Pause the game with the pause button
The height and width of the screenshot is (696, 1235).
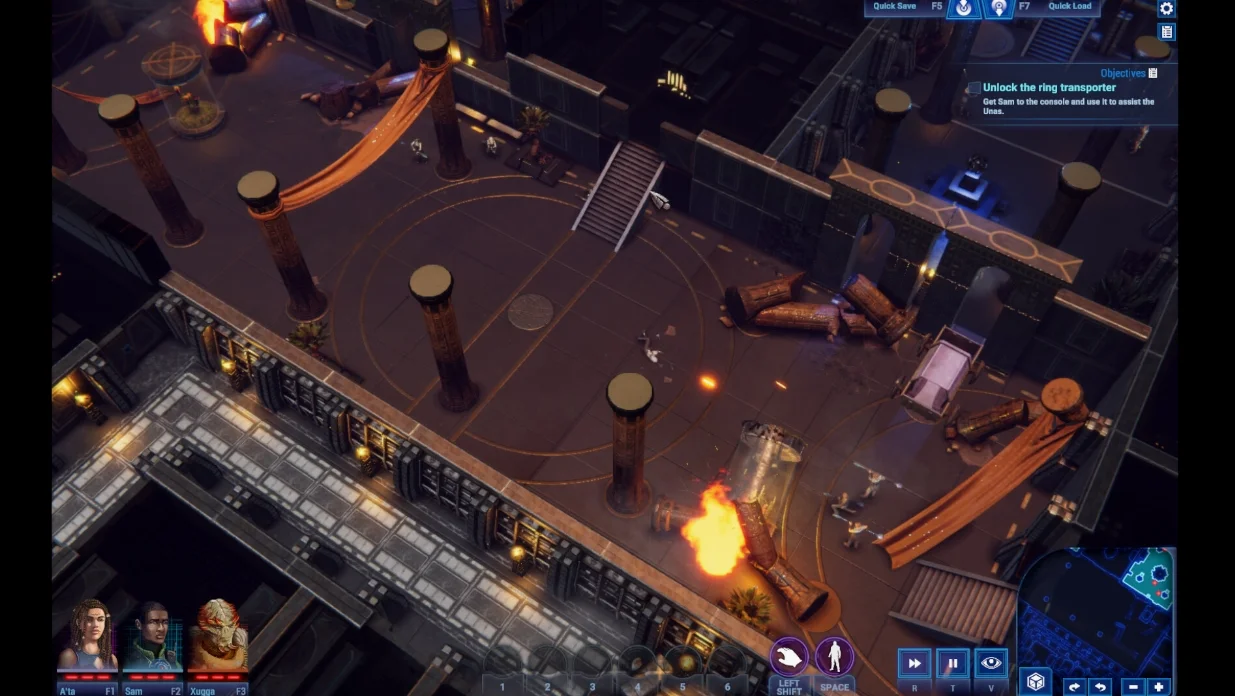(952, 663)
